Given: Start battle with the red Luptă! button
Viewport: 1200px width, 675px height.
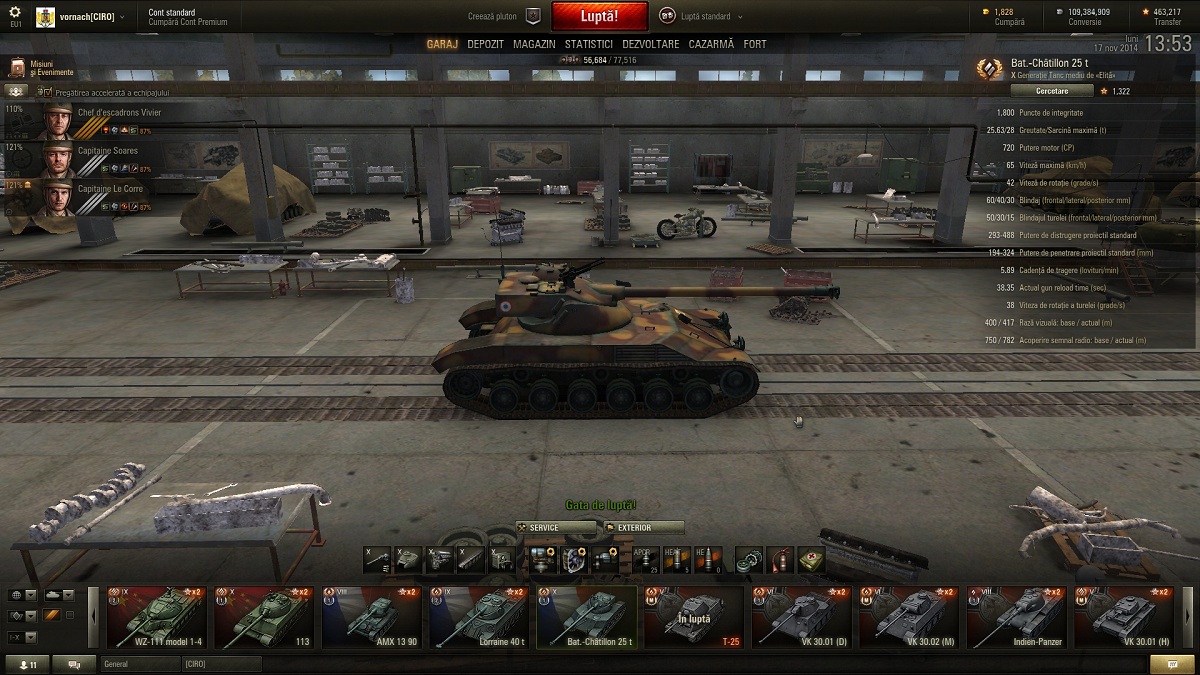Looking at the screenshot, I should click(599, 17).
